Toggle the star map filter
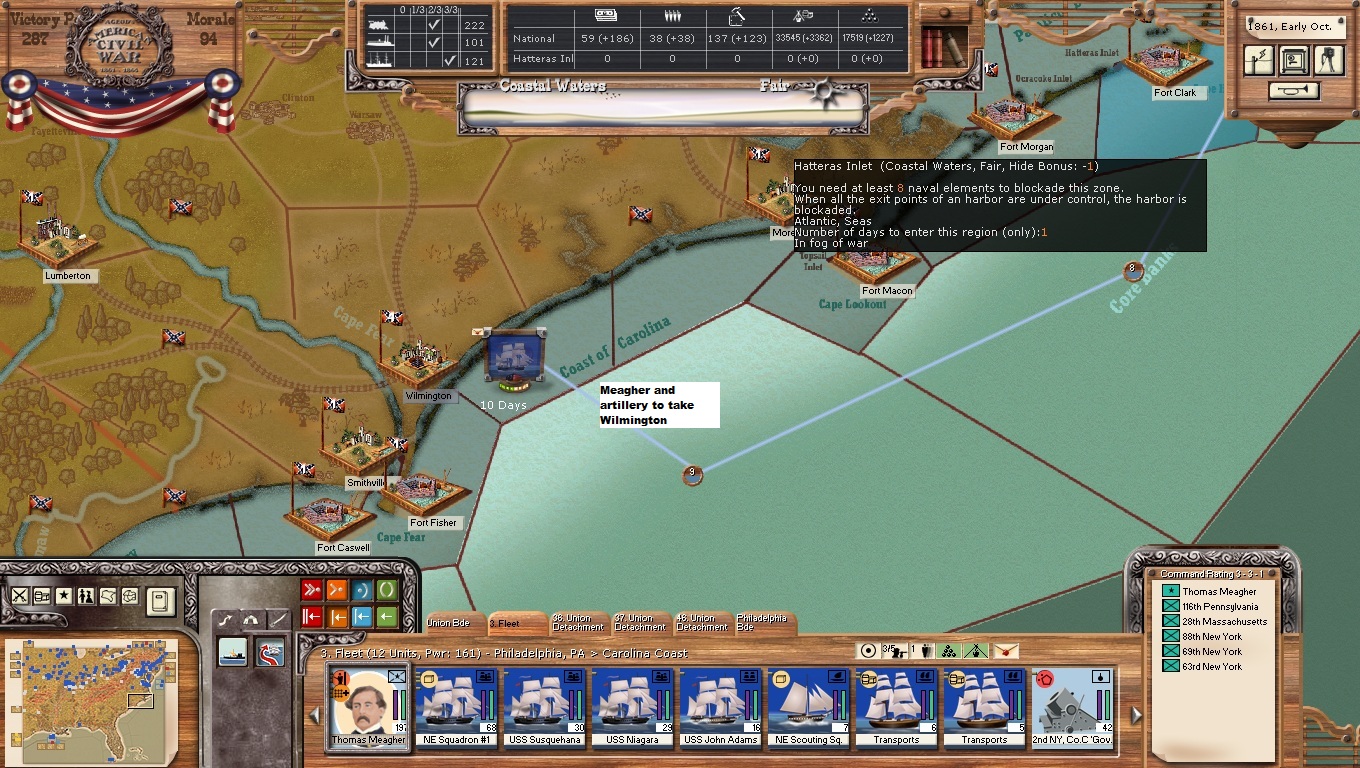Image resolution: width=1360 pixels, height=768 pixels. pyautogui.click(x=64, y=596)
